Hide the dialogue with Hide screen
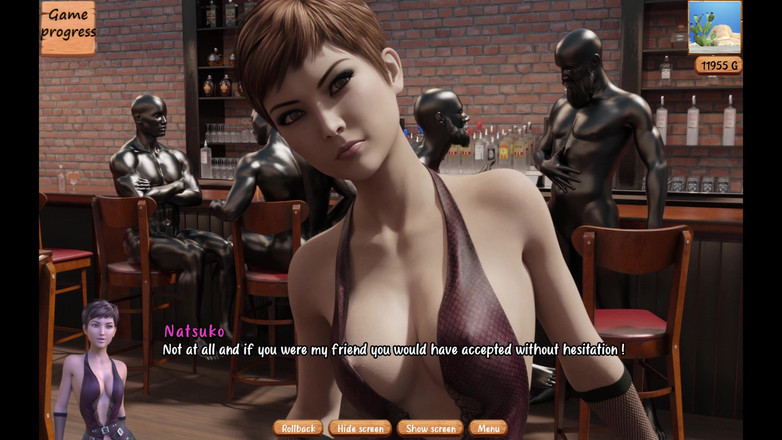Viewport: 782px width, 440px height. click(360, 428)
